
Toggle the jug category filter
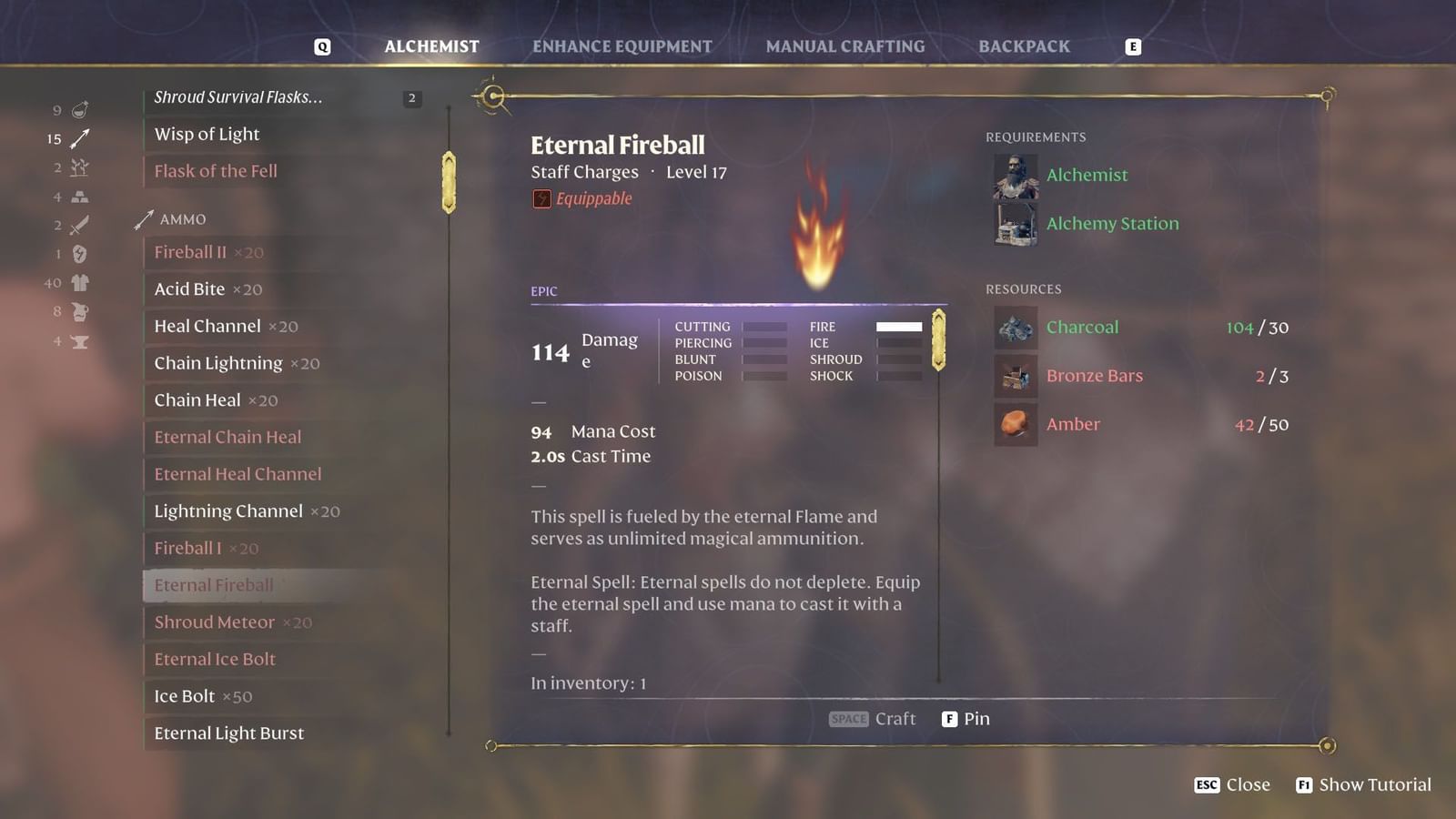pos(80,310)
